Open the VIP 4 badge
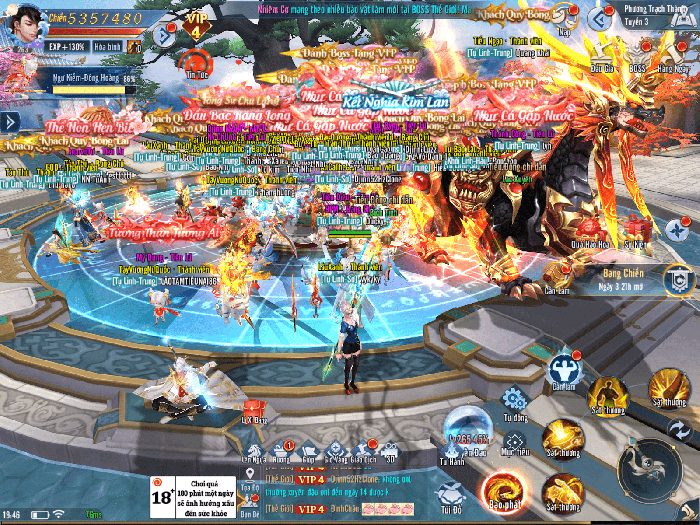Viewport: 700px width, 525px height. (196, 27)
